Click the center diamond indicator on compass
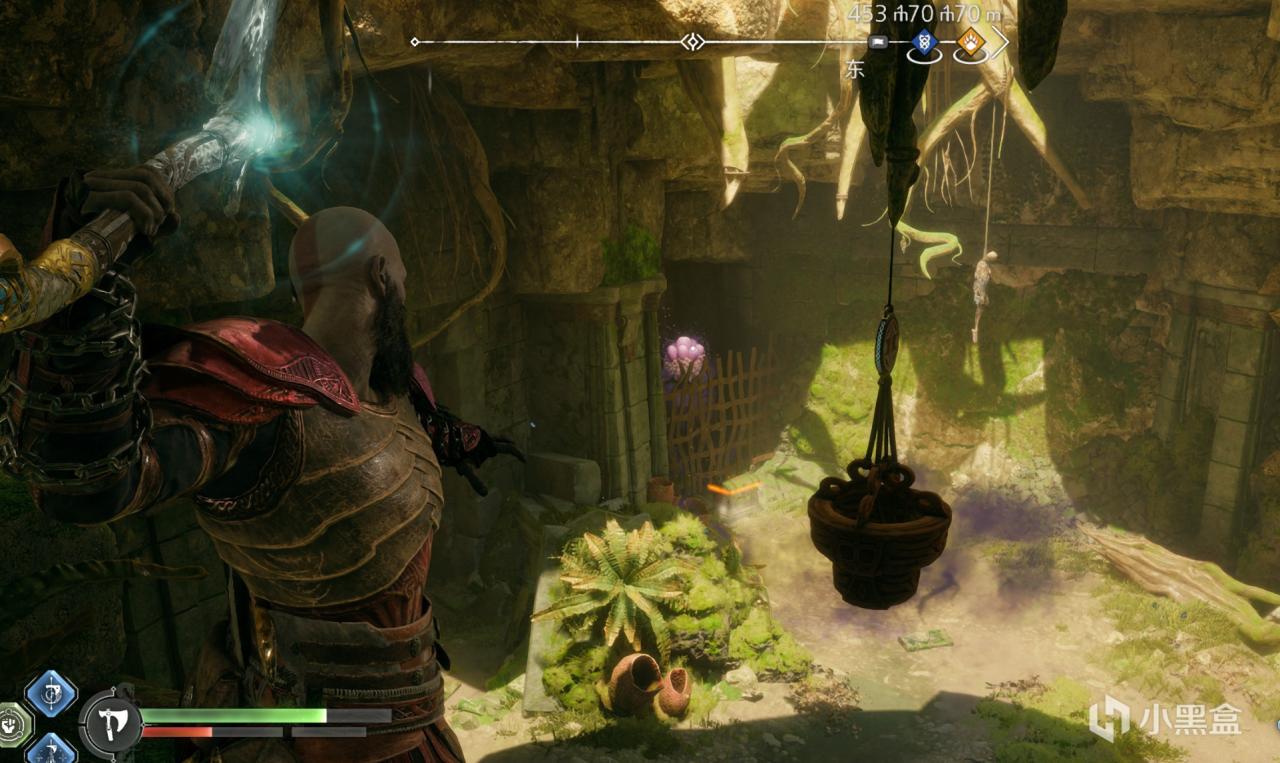 tap(692, 42)
